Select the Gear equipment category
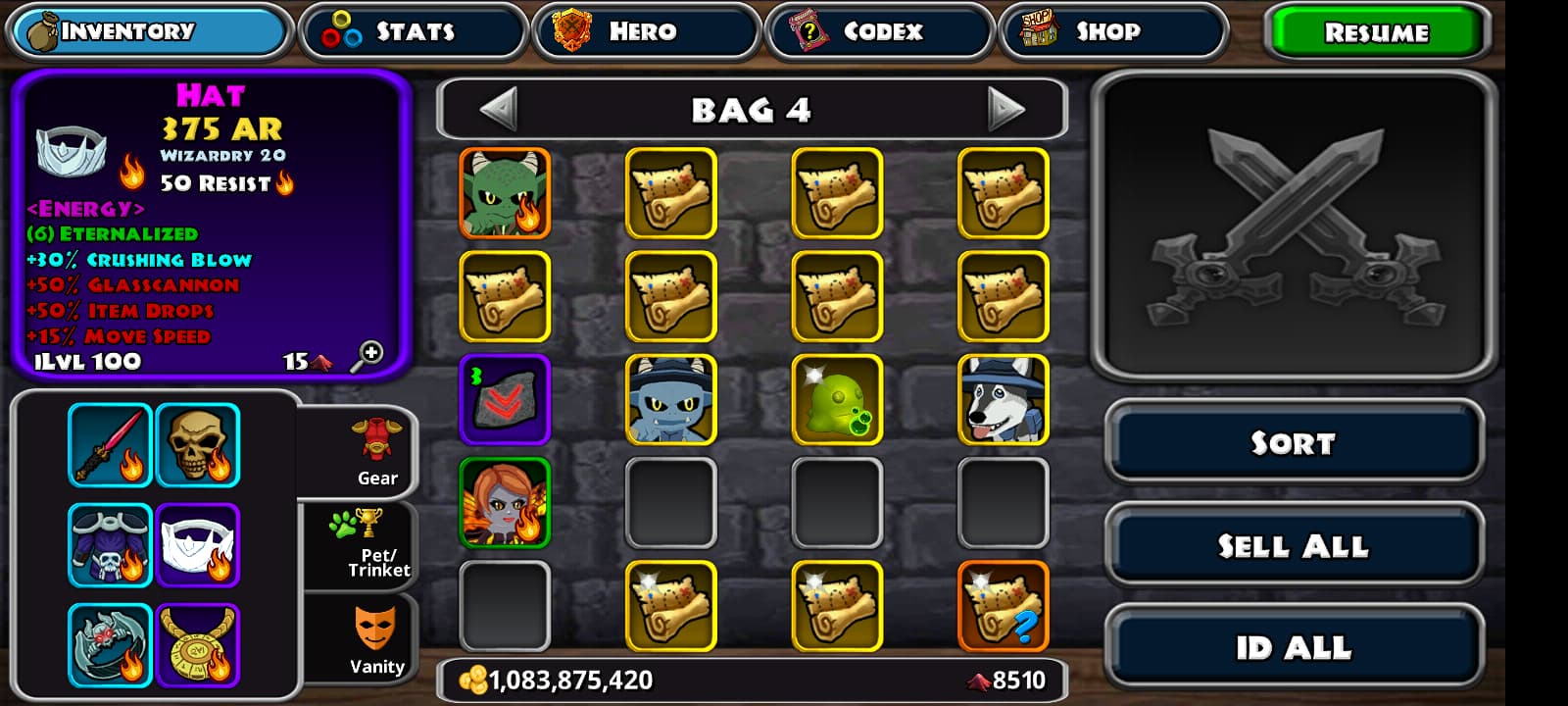This screenshot has width=1568, height=706. (375, 452)
